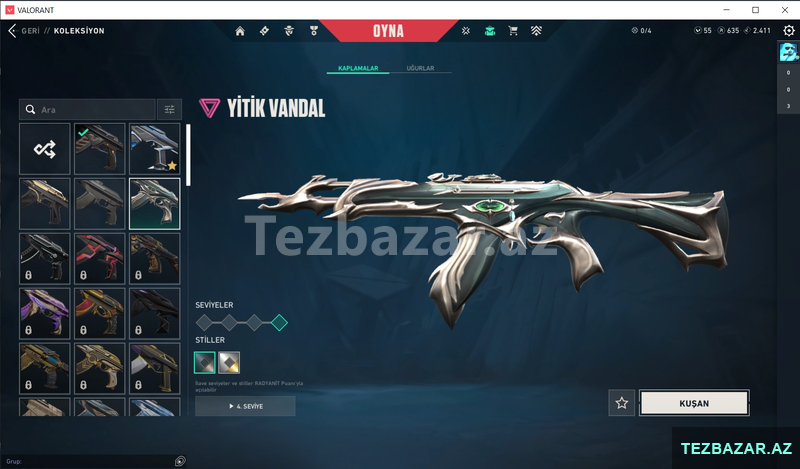Select the locked purple Vandal skin
This screenshot has height=469, width=800.
[x=45, y=313]
